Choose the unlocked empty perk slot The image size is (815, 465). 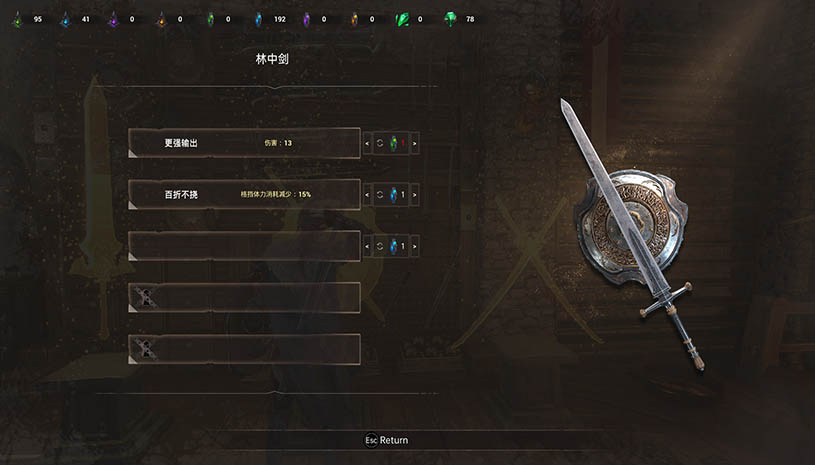[244, 245]
